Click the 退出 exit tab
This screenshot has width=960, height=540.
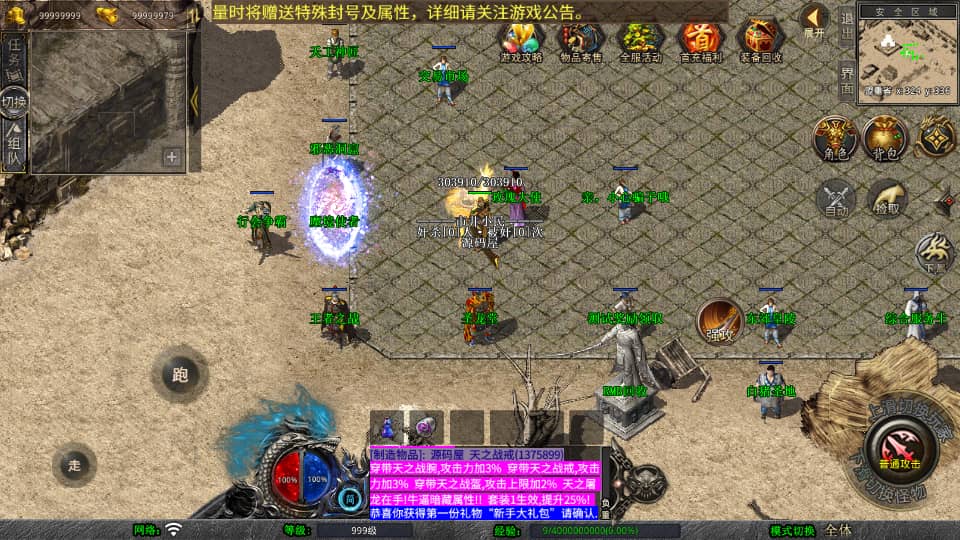[846, 27]
